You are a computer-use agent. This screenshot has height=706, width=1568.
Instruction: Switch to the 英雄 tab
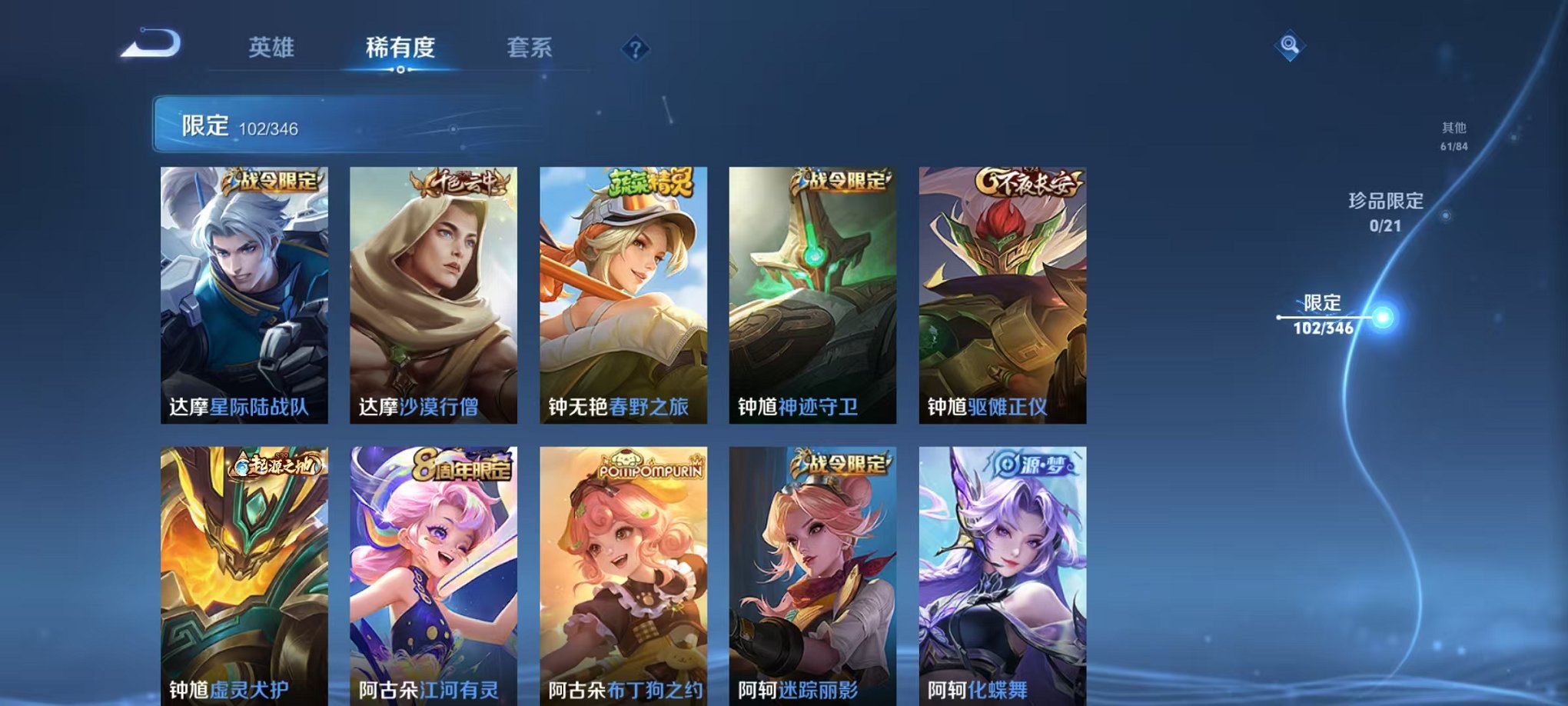tap(273, 48)
